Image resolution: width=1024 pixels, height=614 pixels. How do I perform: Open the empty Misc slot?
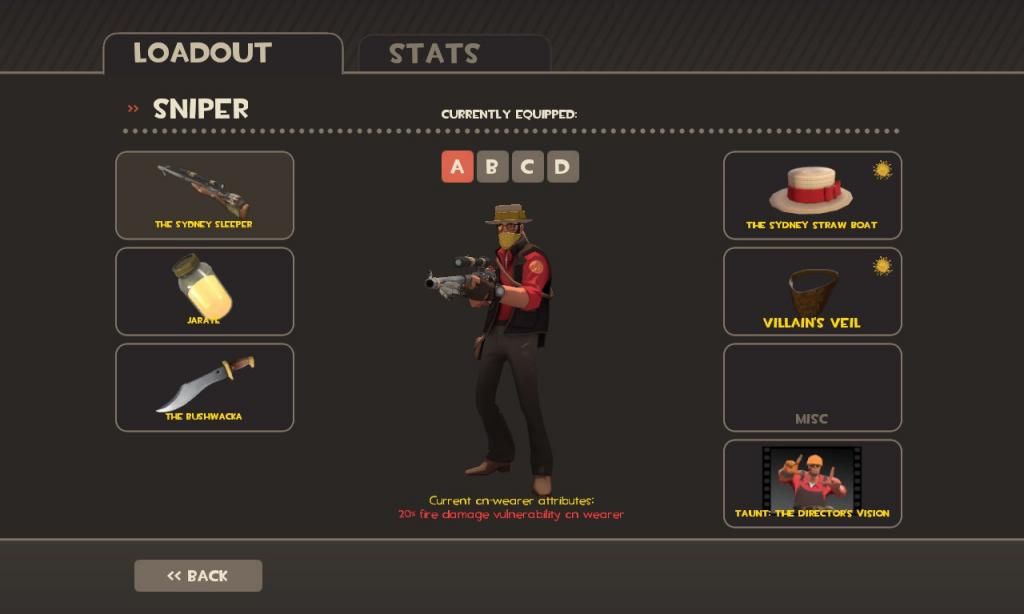click(x=812, y=387)
